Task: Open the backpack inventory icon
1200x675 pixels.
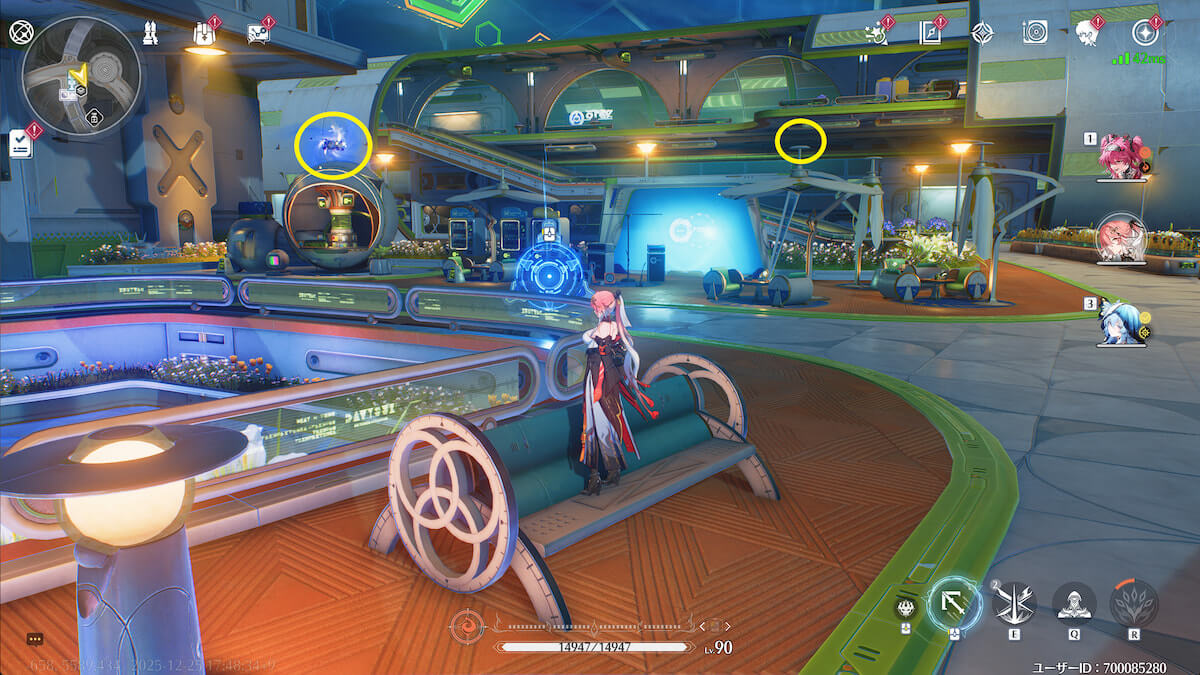Action: pyautogui.click(x=204, y=34)
